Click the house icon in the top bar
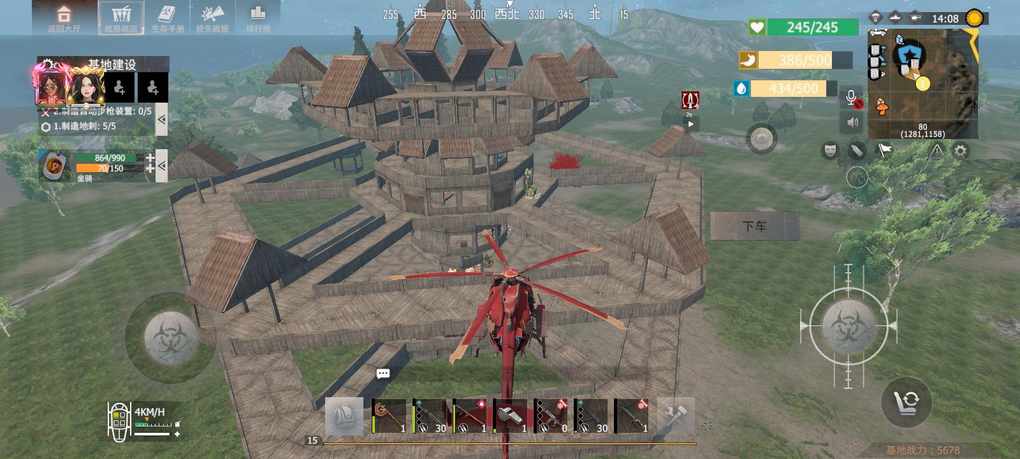Viewport: 1020px width, 459px height. pos(64,15)
